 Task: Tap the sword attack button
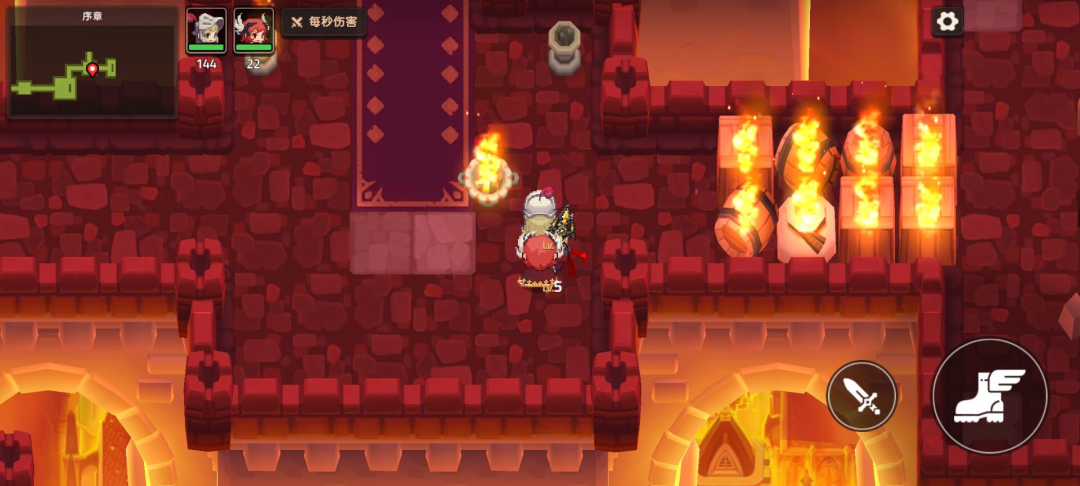point(862,396)
